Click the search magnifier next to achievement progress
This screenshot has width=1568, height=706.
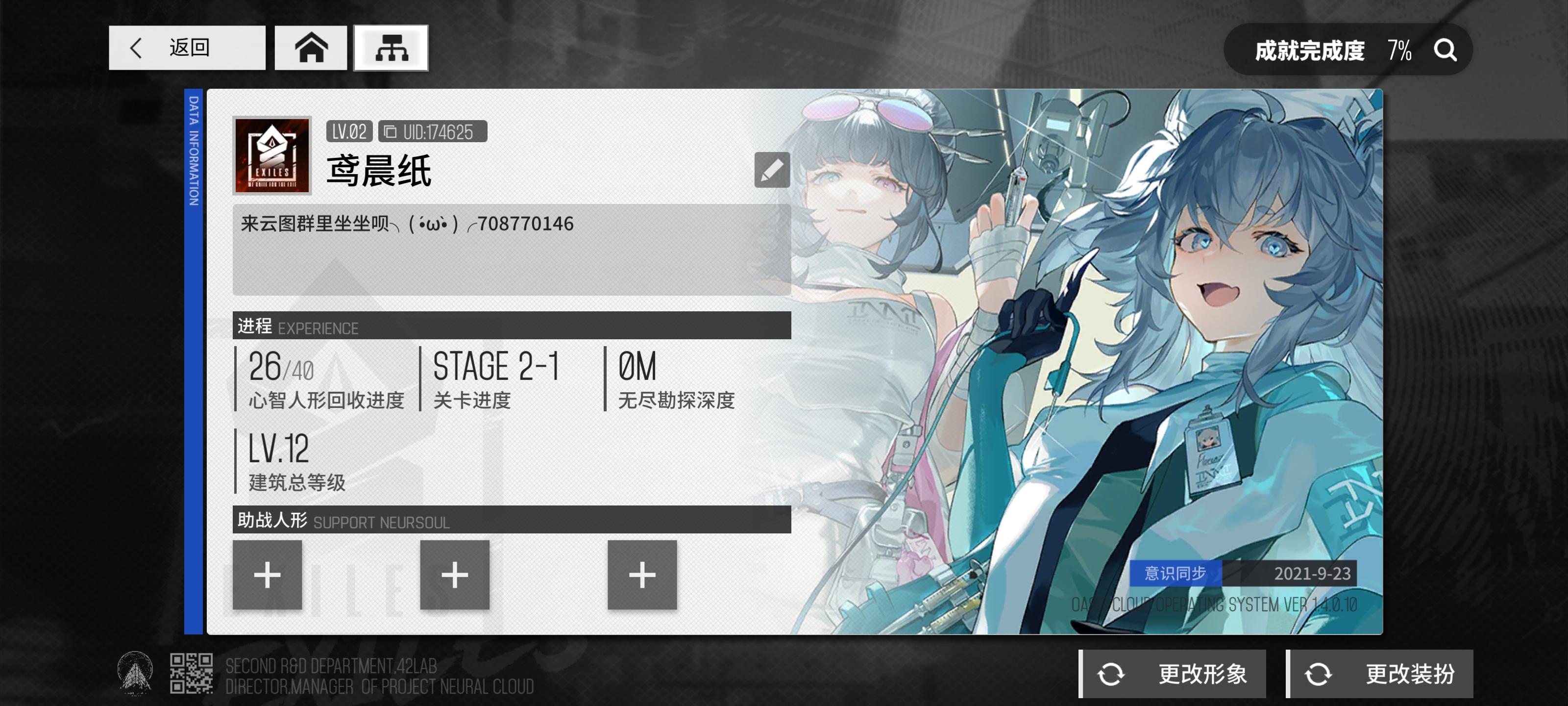(1445, 50)
